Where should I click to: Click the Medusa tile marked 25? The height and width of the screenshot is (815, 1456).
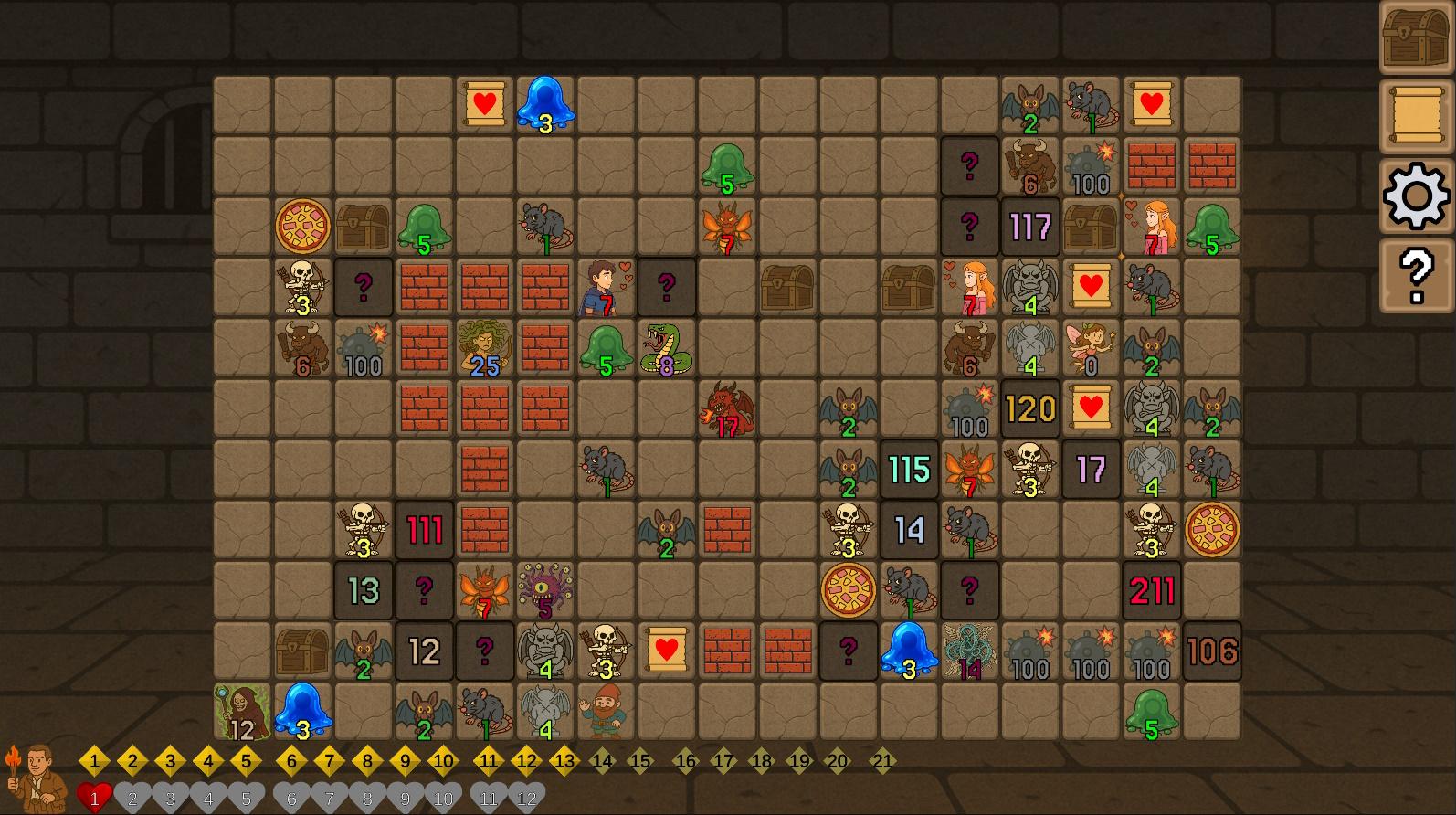485,347
